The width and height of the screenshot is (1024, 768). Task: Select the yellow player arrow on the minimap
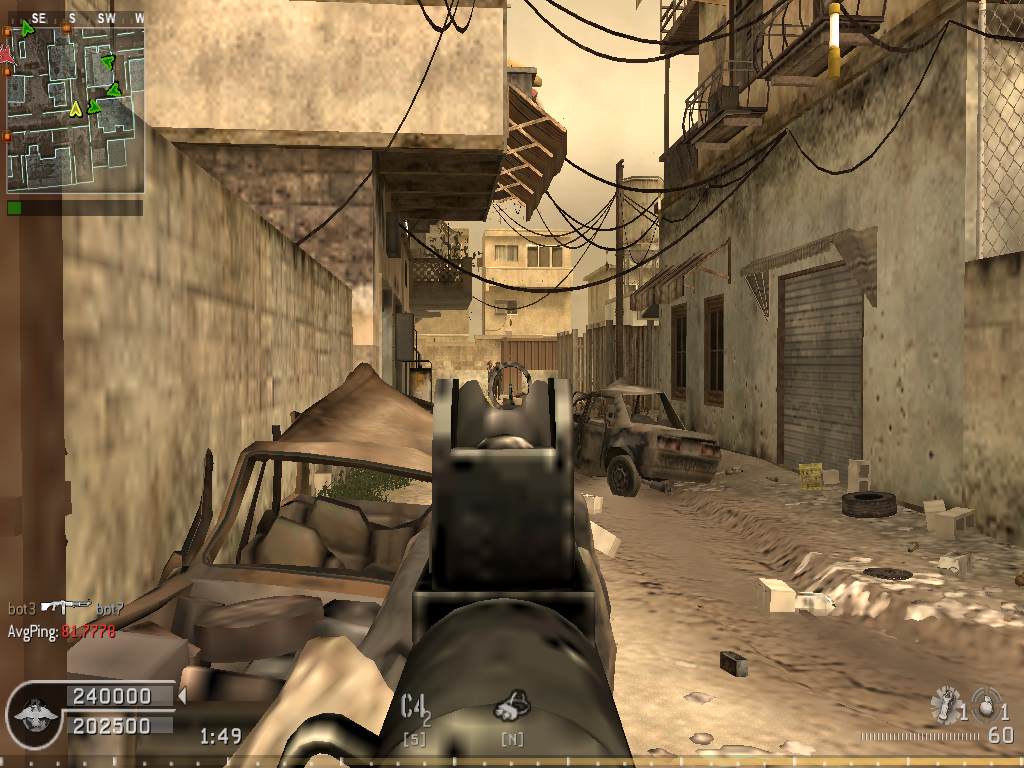[75, 108]
